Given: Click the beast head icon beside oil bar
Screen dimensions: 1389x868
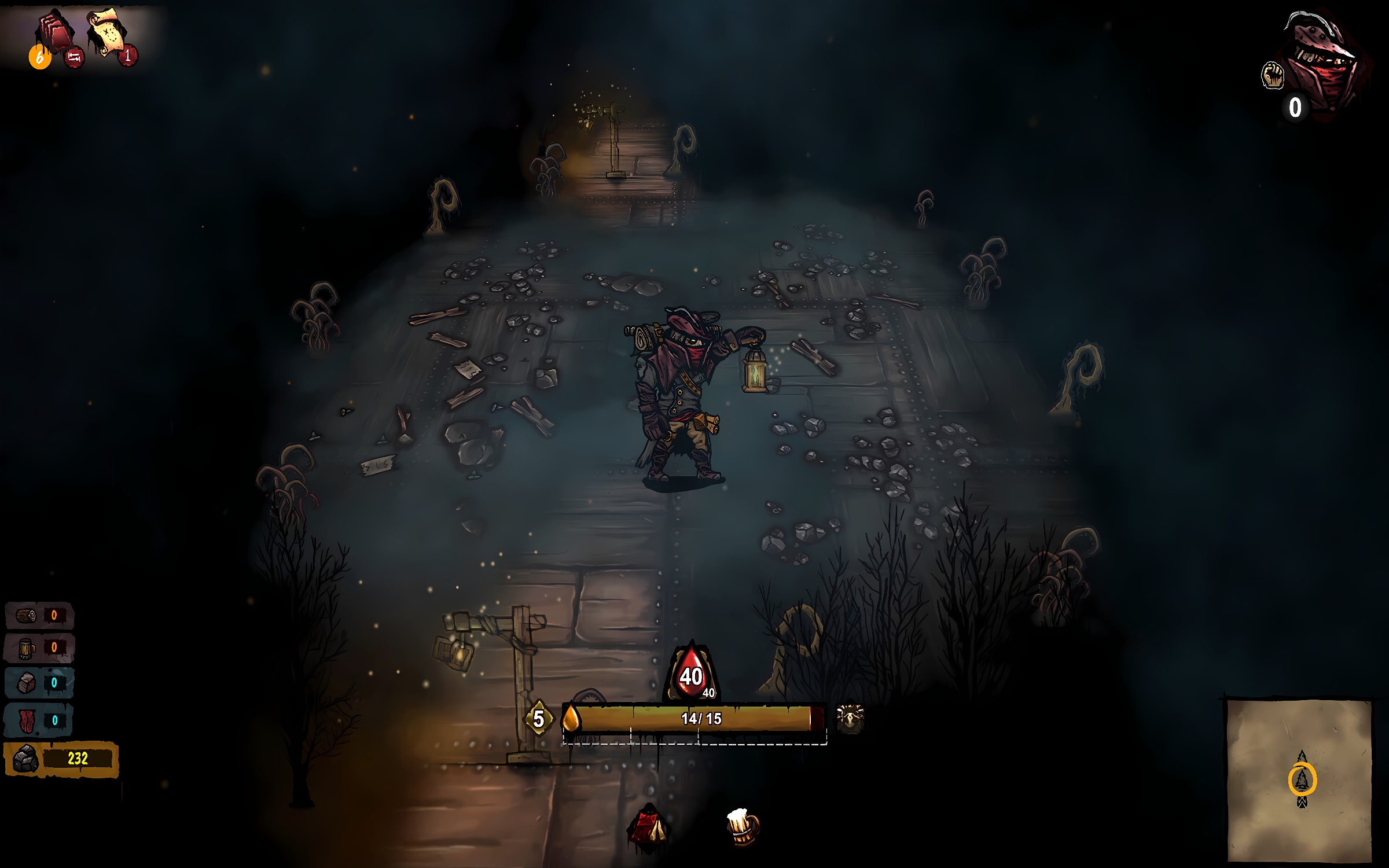Looking at the screenshot, I should [850, 719].
